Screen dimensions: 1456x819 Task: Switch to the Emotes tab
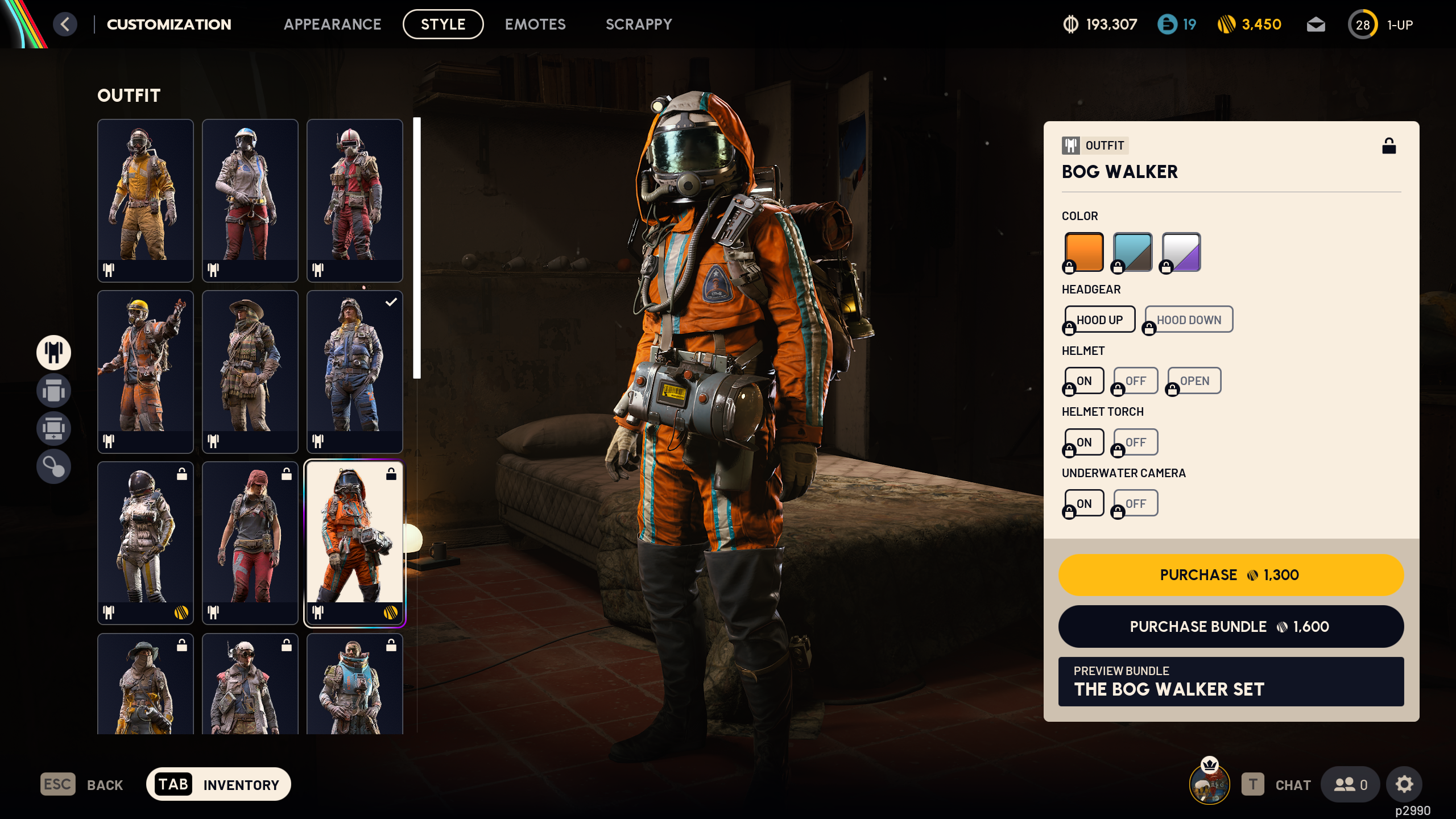tap(535, 24)
